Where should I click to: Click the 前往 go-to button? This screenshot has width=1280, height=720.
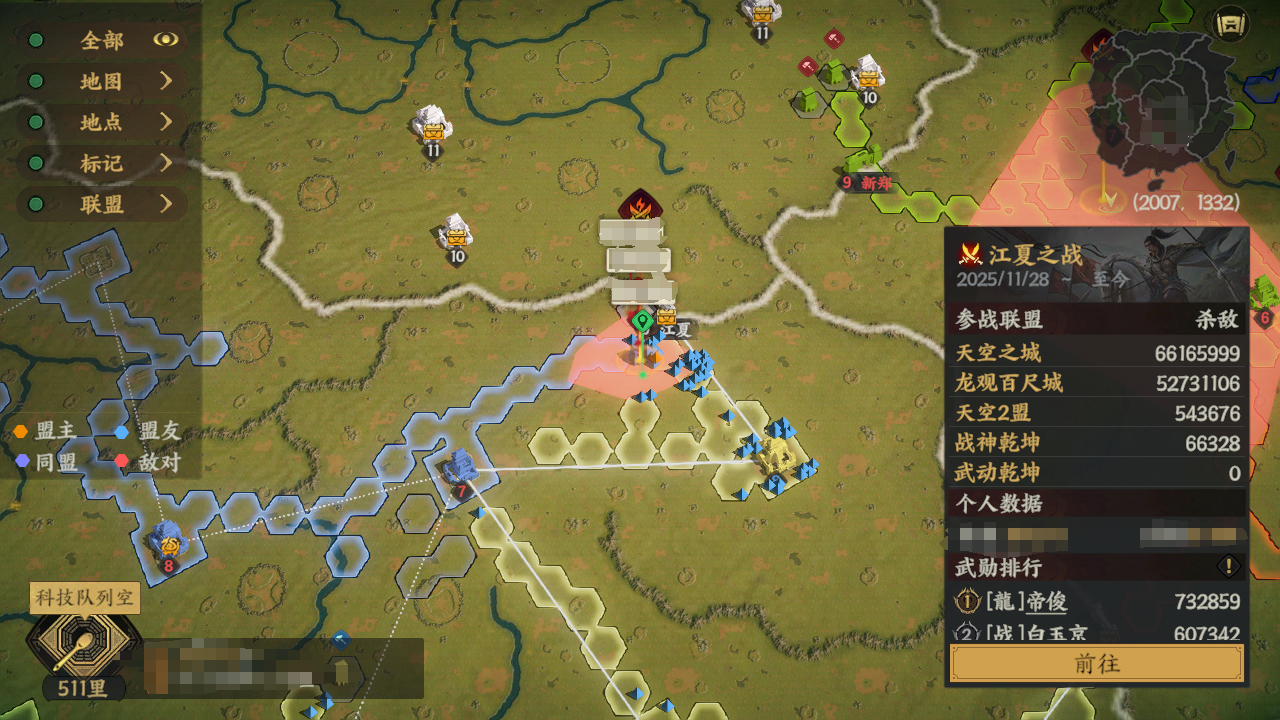click(1096, 663)
